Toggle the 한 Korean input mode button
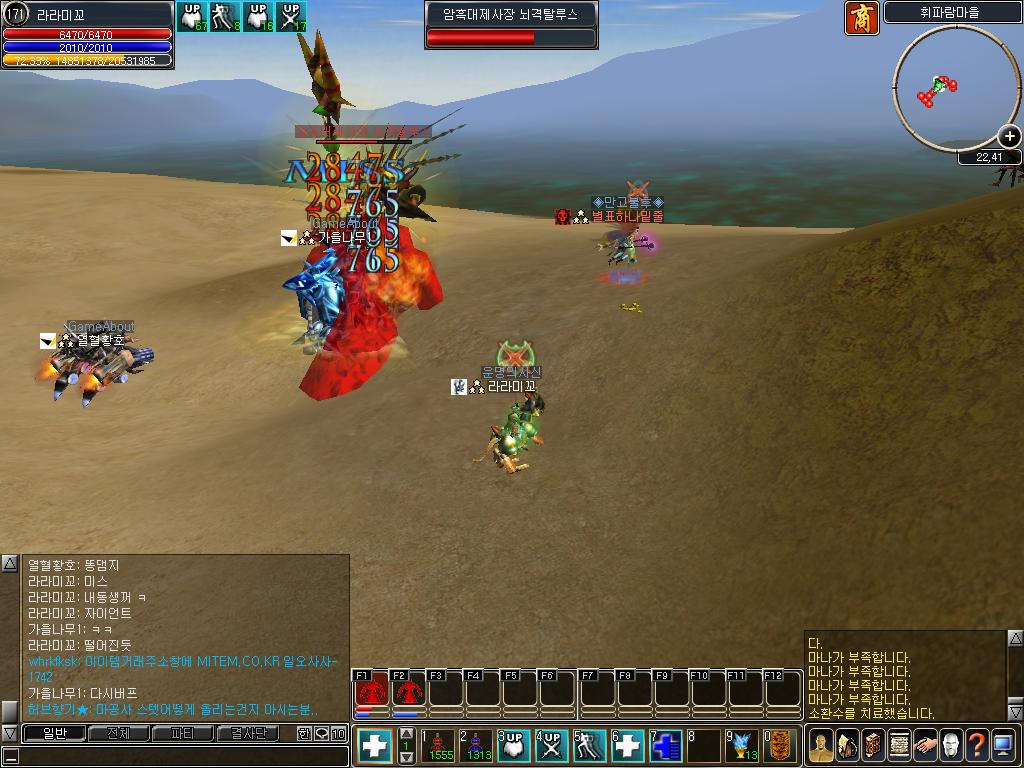The width and height of the screenshot is (1024, 768). click(304, 733)
